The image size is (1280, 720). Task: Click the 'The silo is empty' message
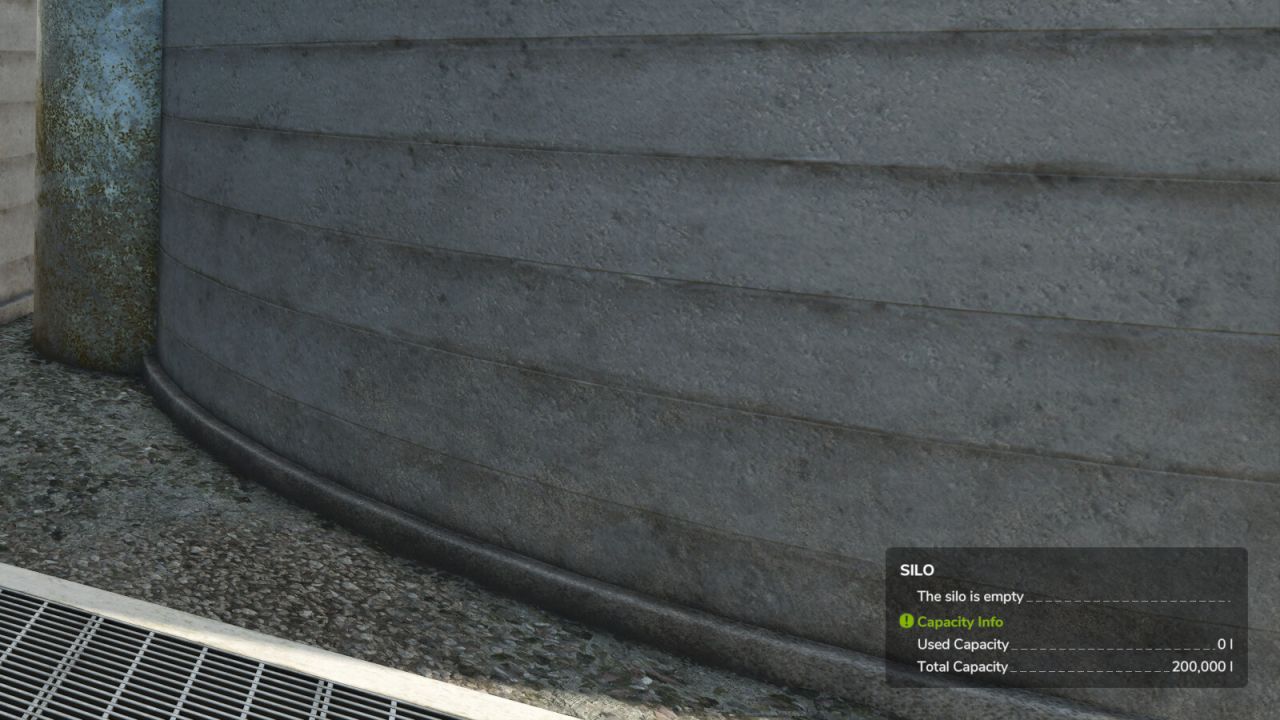(x=968, y=596)
